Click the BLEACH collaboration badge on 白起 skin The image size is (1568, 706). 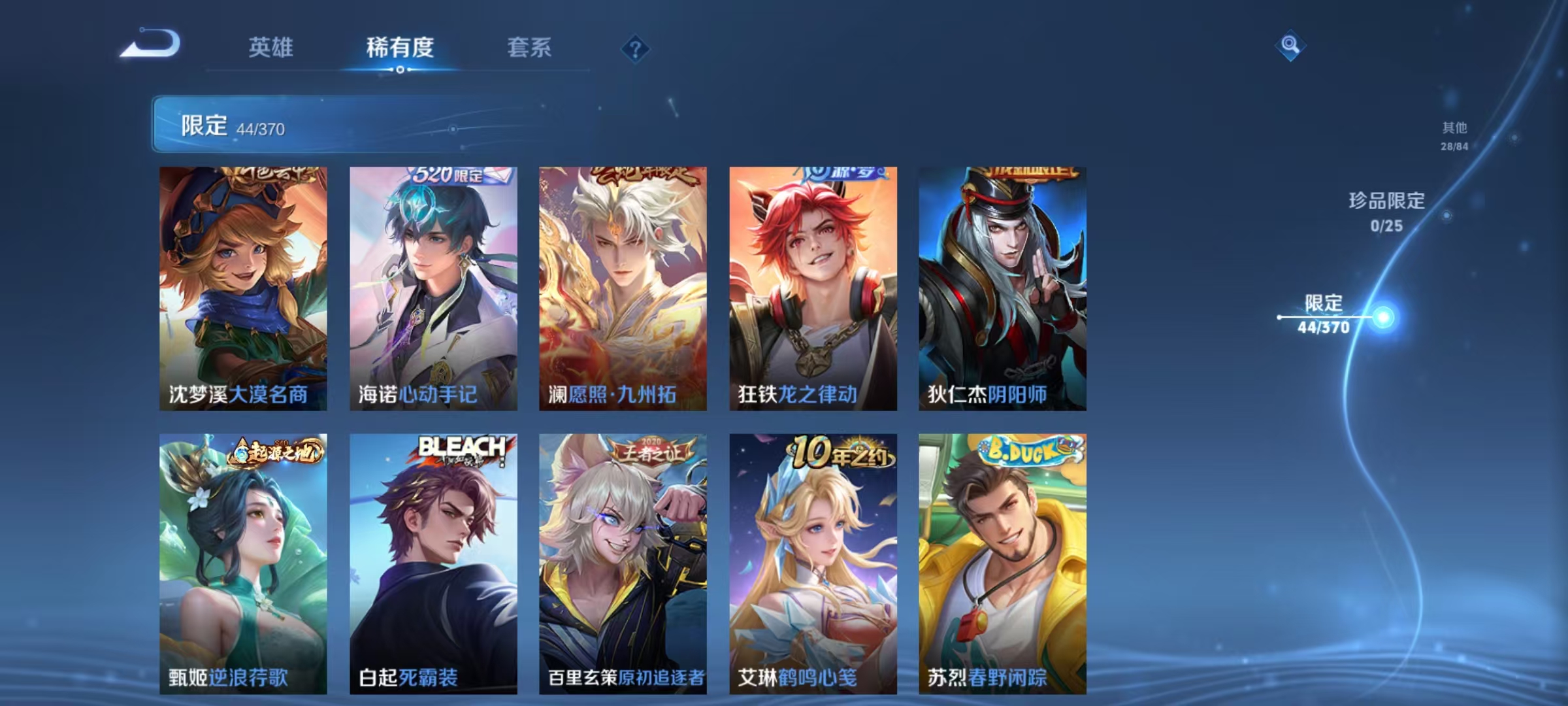pos(462,448)
